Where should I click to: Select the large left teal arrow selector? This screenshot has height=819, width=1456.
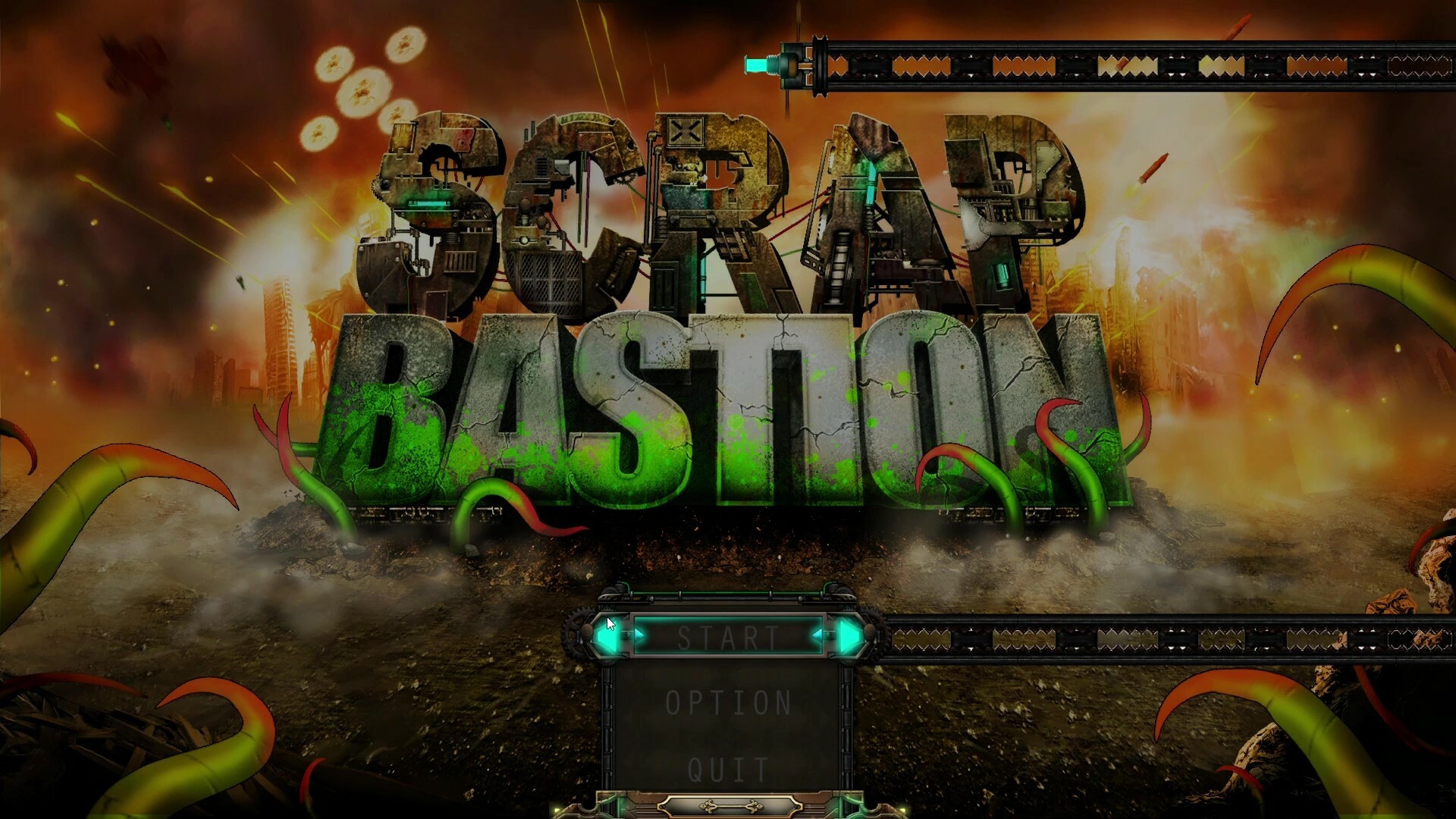click(x=607, y=637)
